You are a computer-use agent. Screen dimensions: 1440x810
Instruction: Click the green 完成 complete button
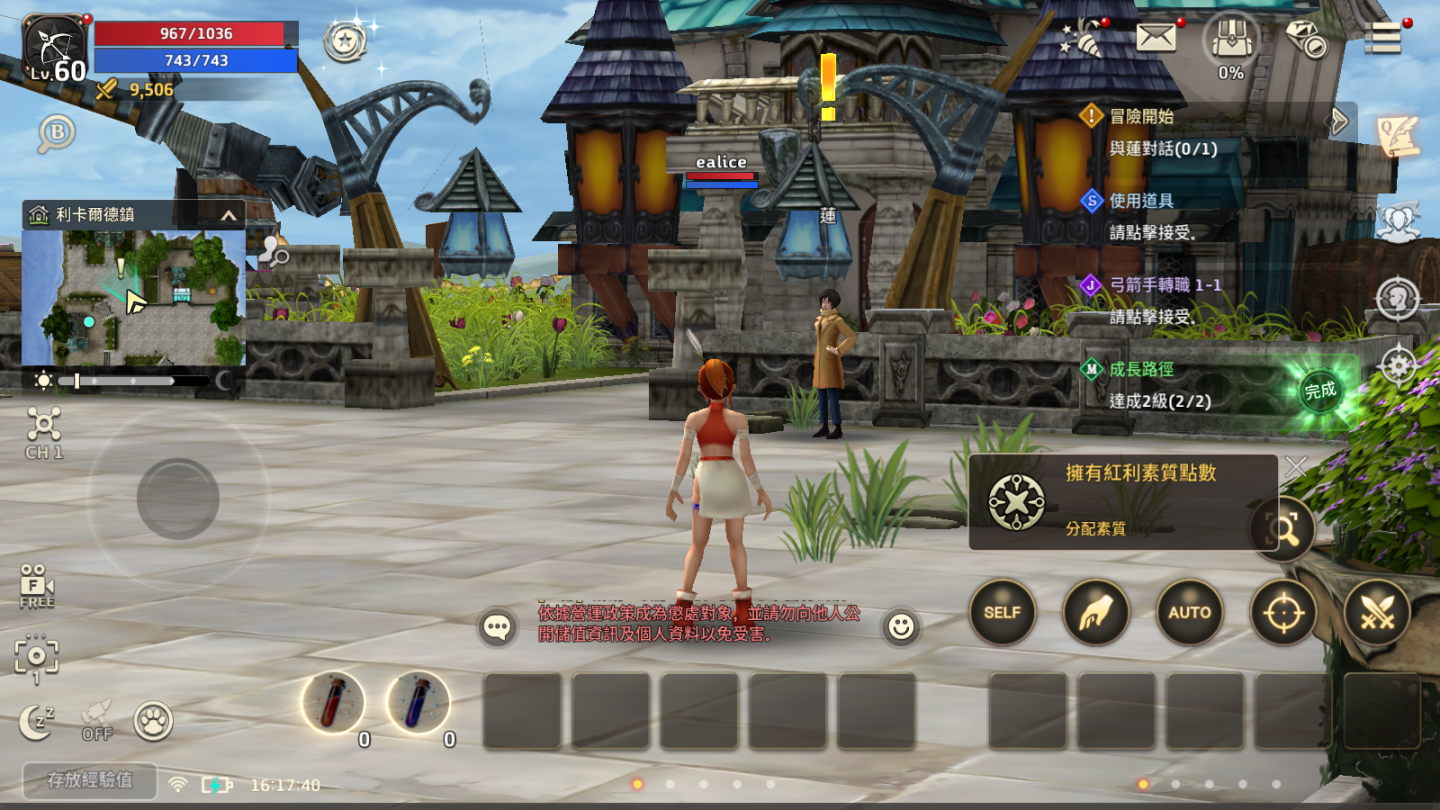1320,391
